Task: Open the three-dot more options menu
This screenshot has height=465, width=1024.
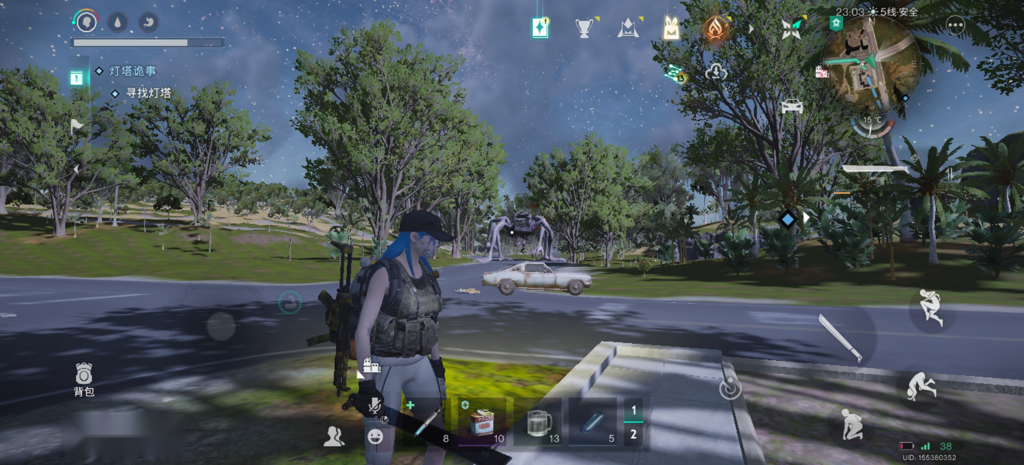Action: tap(954, 26)
